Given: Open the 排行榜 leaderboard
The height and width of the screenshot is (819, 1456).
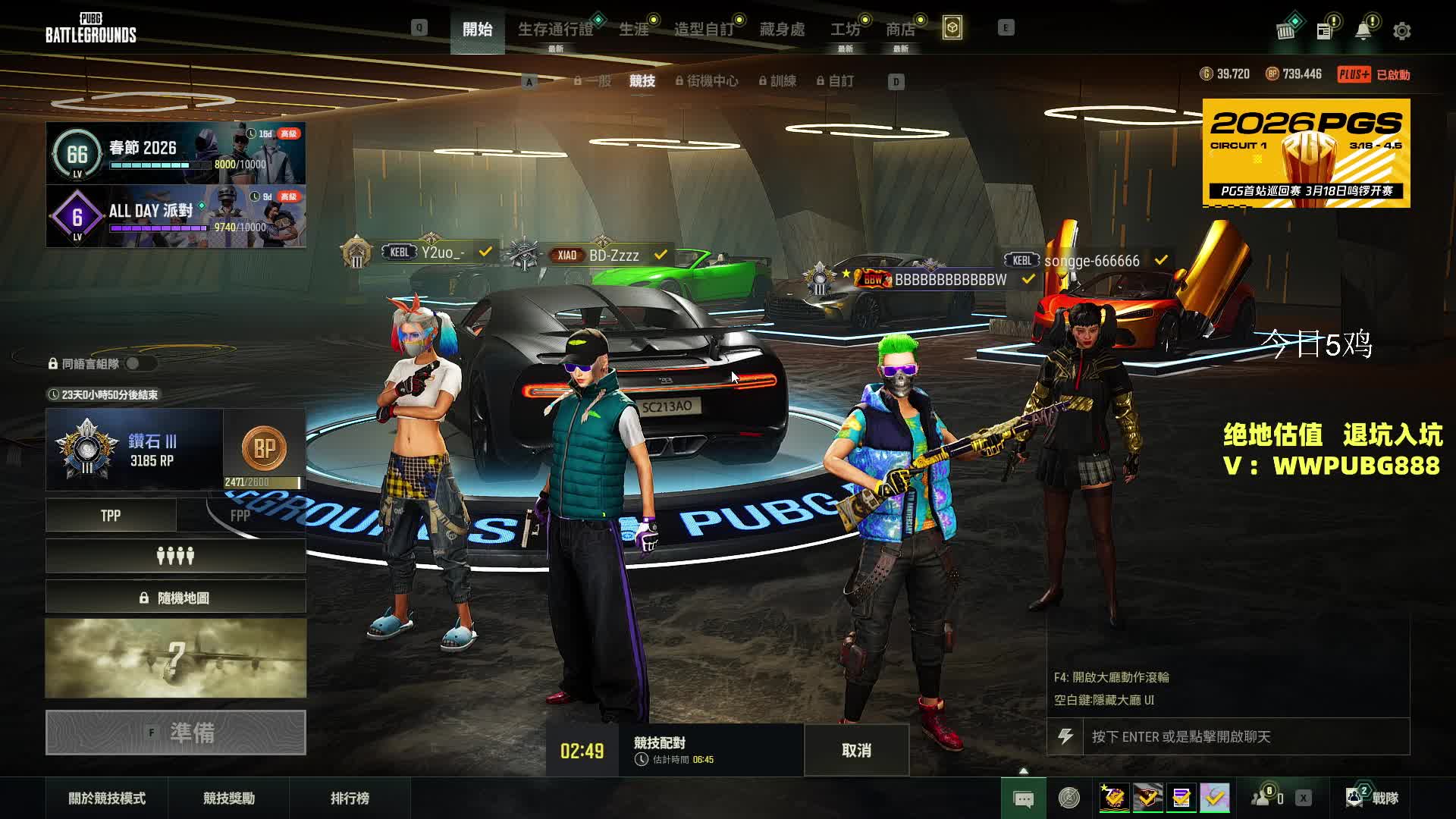Looking at the screenshot, I should click(350, 798).
